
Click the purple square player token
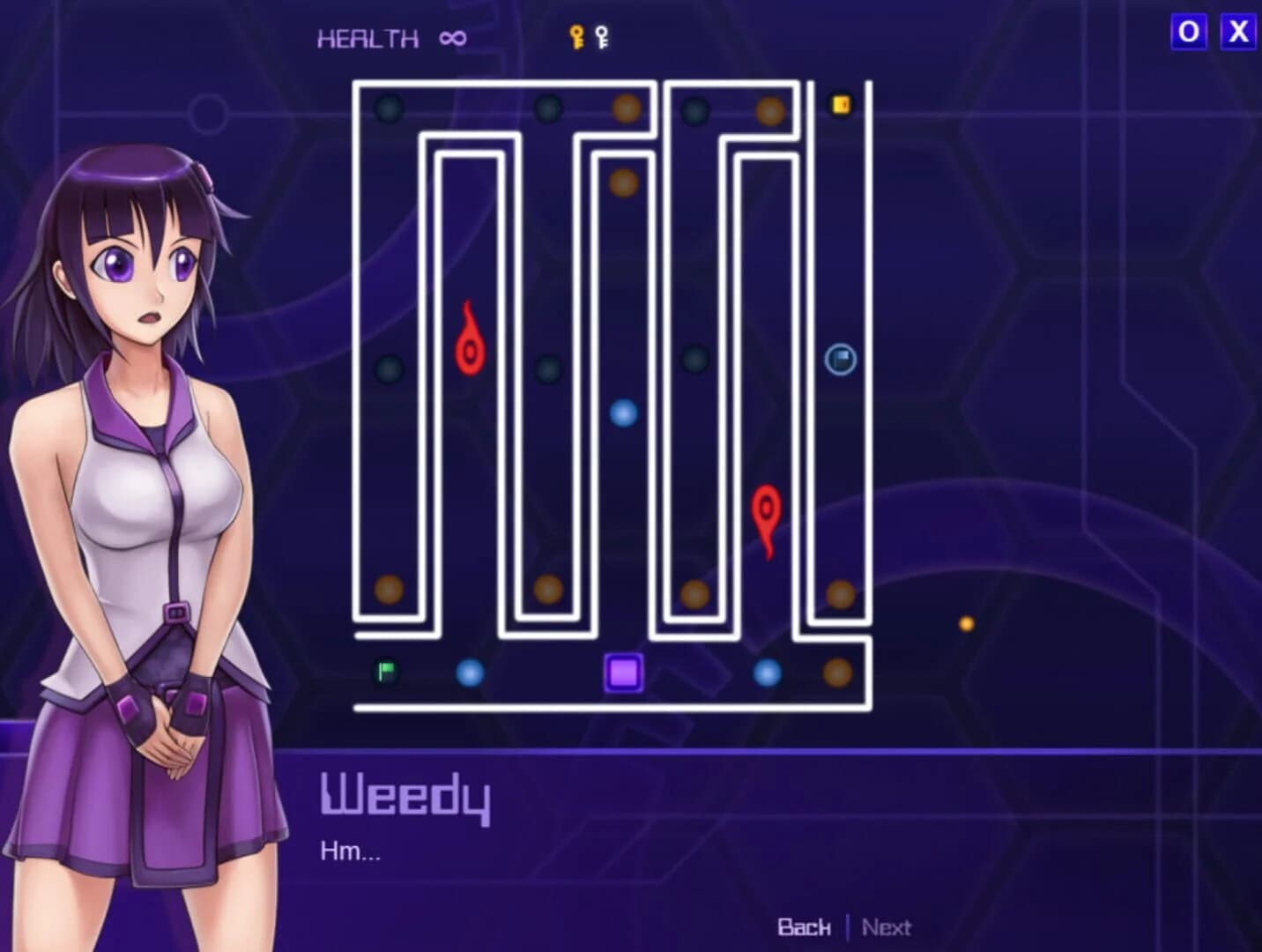pos(624,673)
